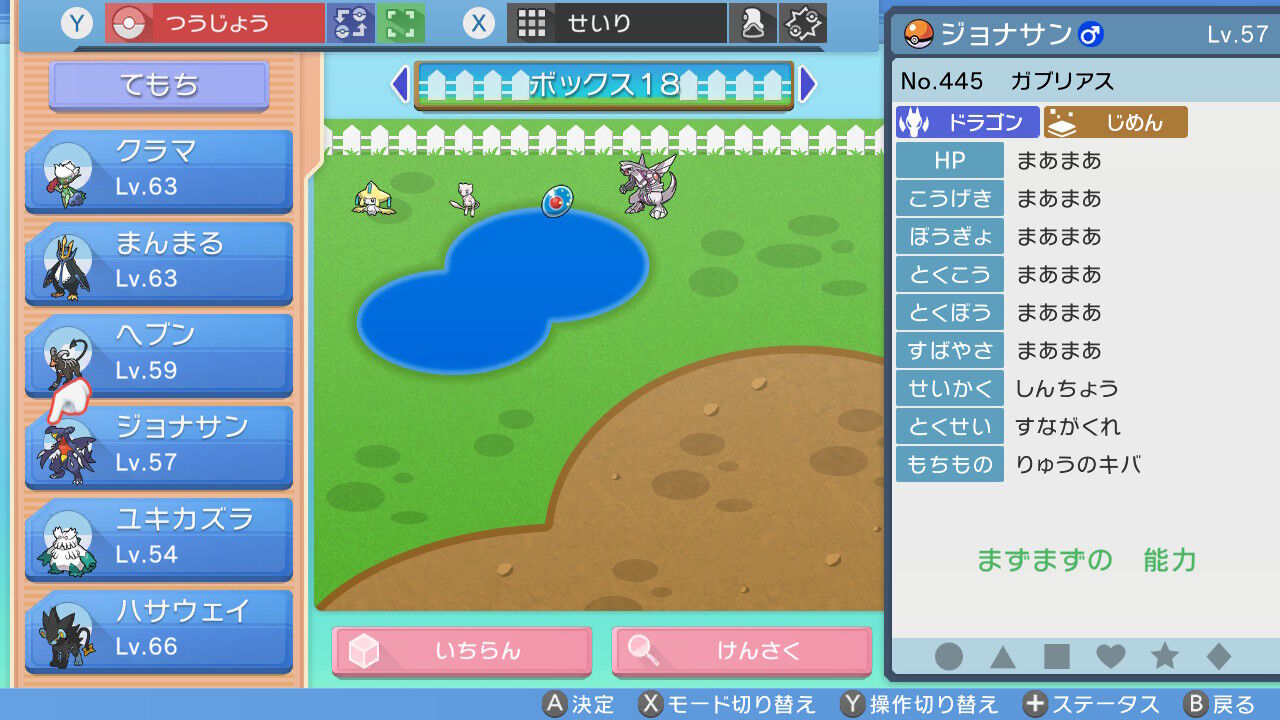Click the X icon for モード切り替え
1280x720 pixels.
coord(652,704)
